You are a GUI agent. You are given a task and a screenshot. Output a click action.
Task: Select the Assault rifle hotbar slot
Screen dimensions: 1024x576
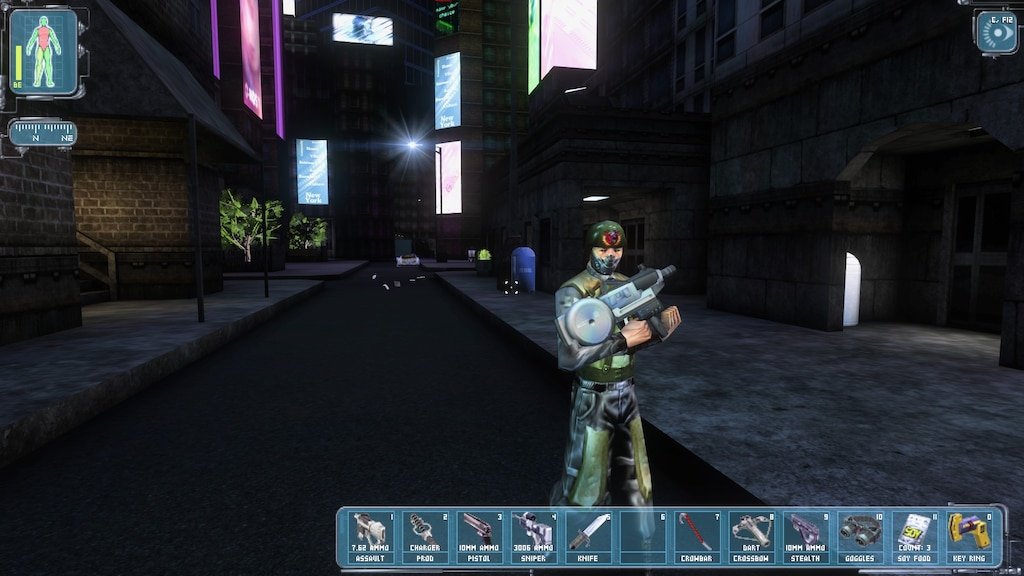[370, 537]
